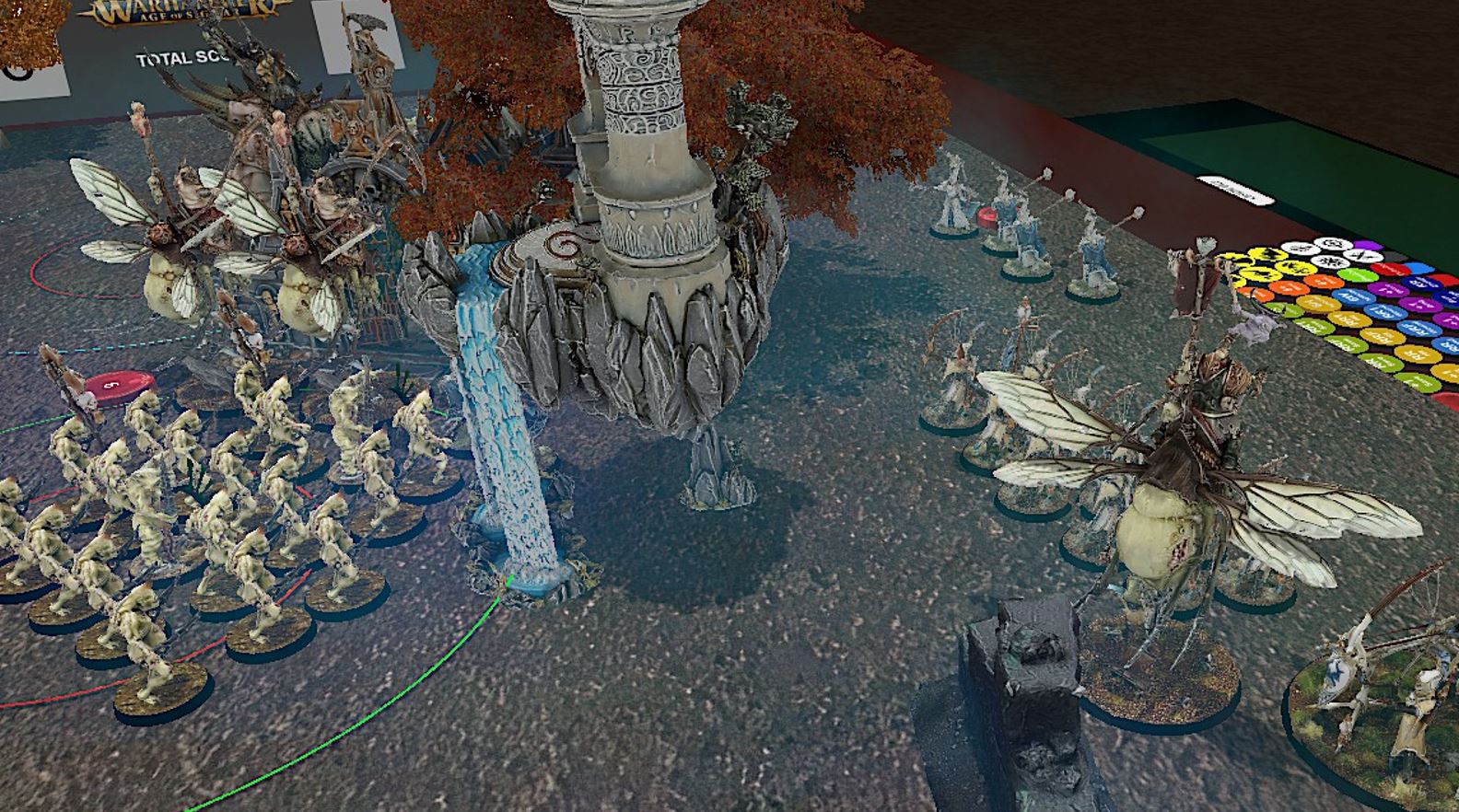This screenshot has height=812, width=1459.
Task: Select the red wound counter showing 6
Action: (110, 386)
